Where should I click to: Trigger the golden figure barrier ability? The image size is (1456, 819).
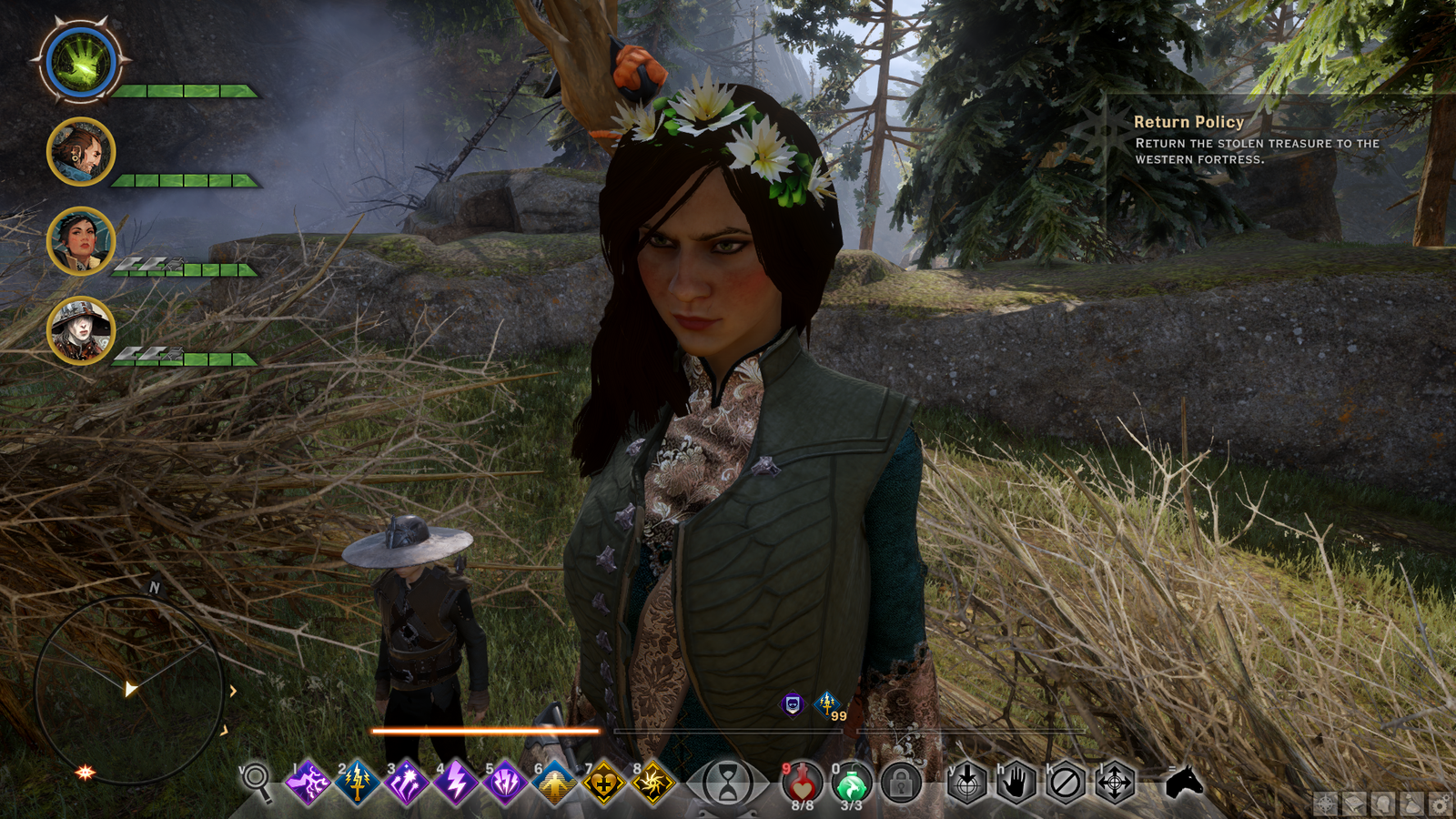click(x=554, y=783)
